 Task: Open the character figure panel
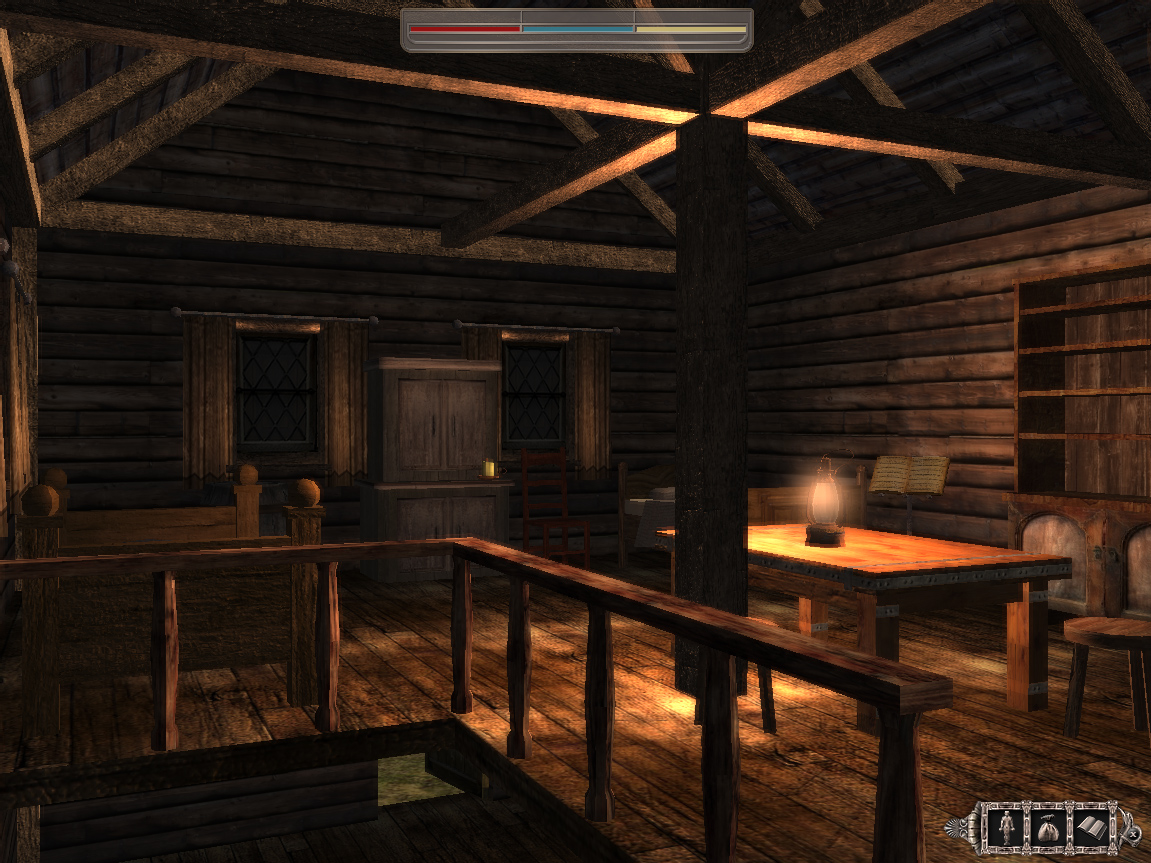(1006, 826)
